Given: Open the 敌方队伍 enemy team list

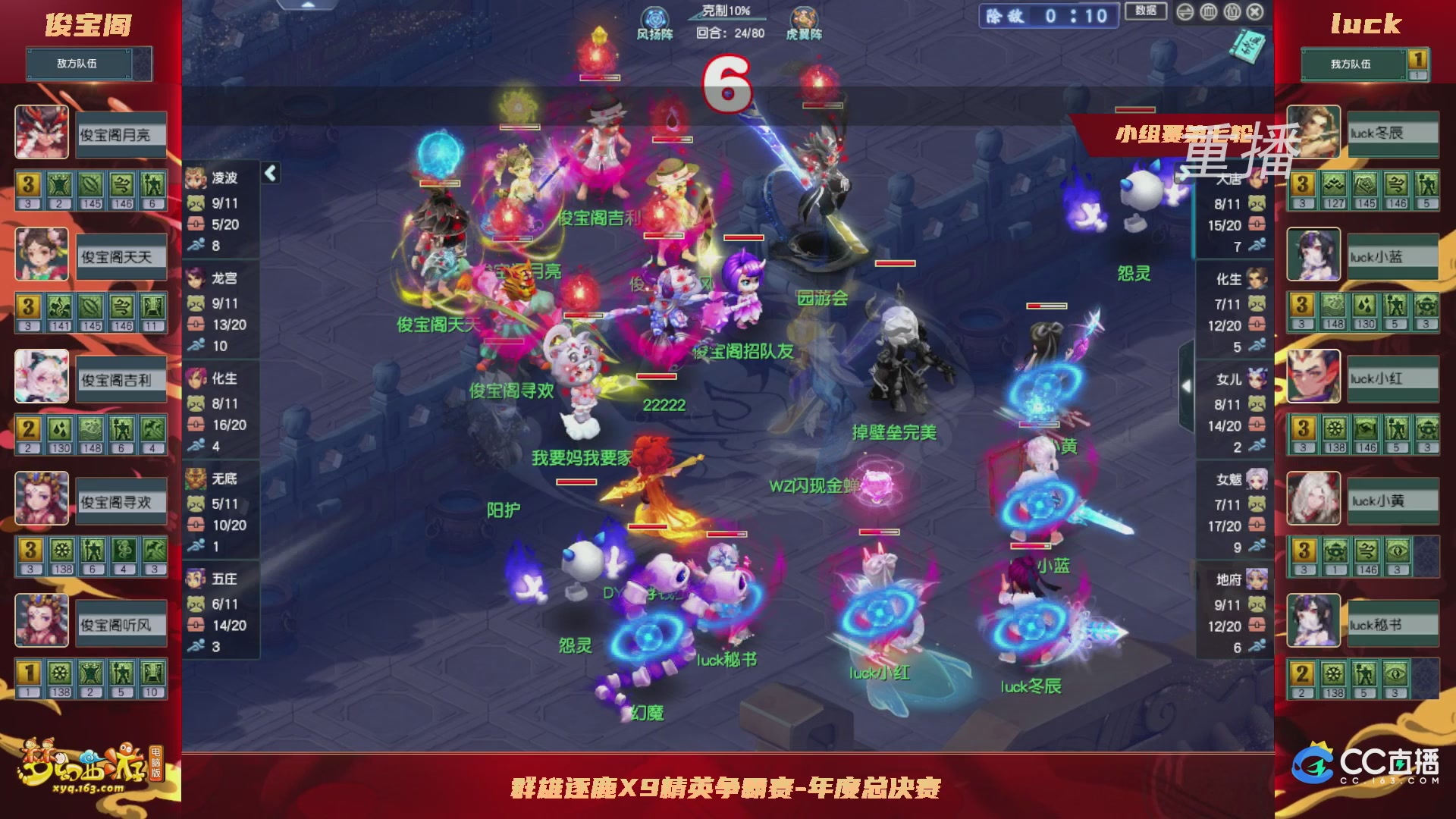Looking at the screenshot, I should [x=80, y=64].
